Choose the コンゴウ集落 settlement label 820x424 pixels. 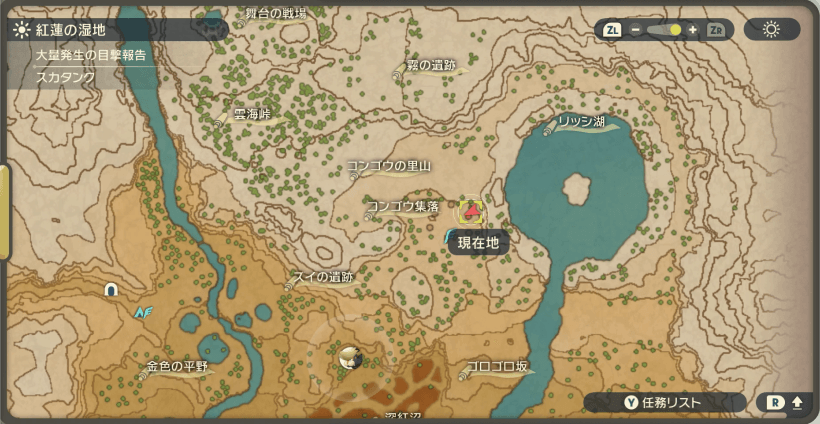403,206
